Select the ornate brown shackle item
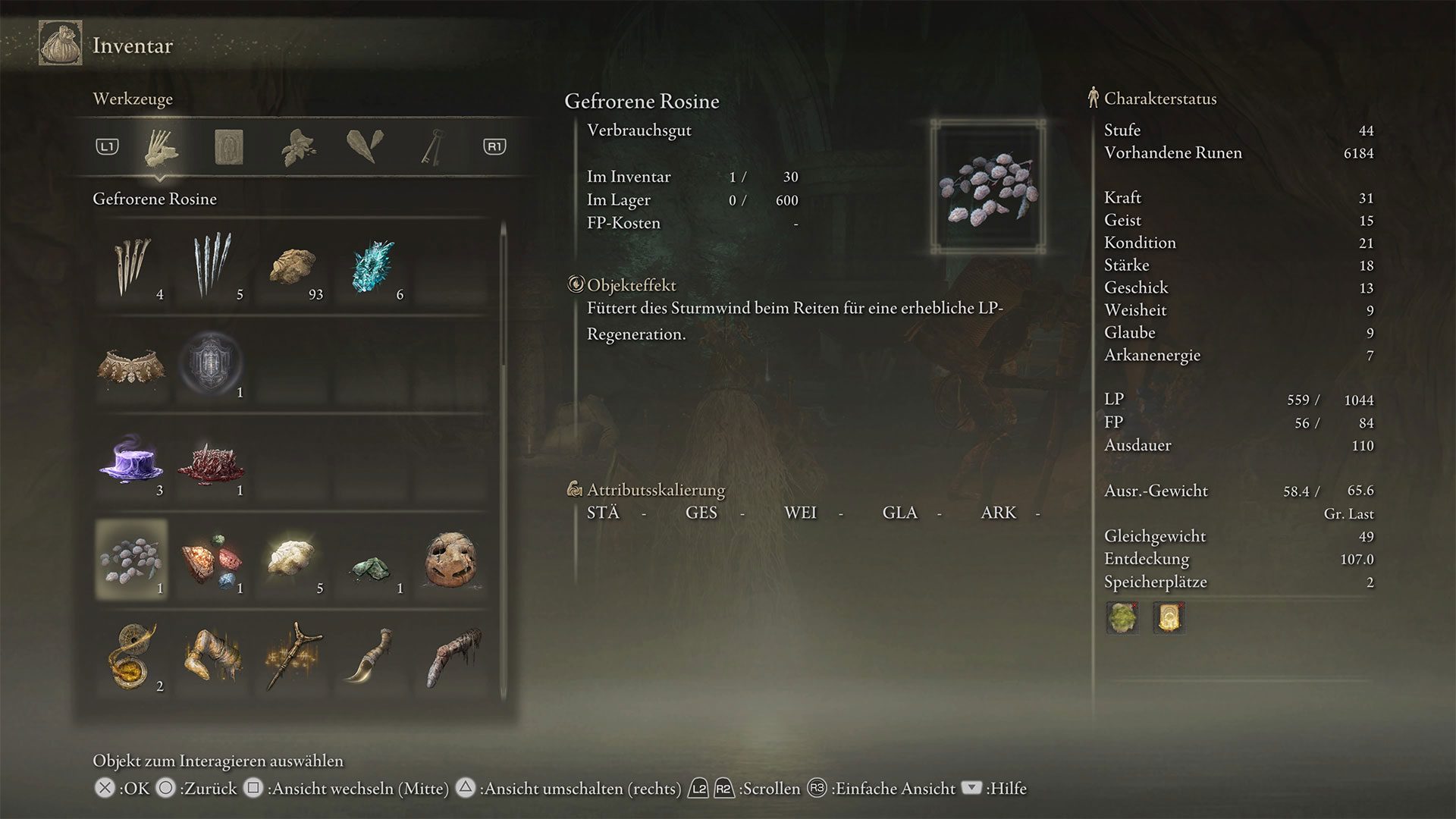The height and width of the screenshot is (819, 1456). (133, 366)
